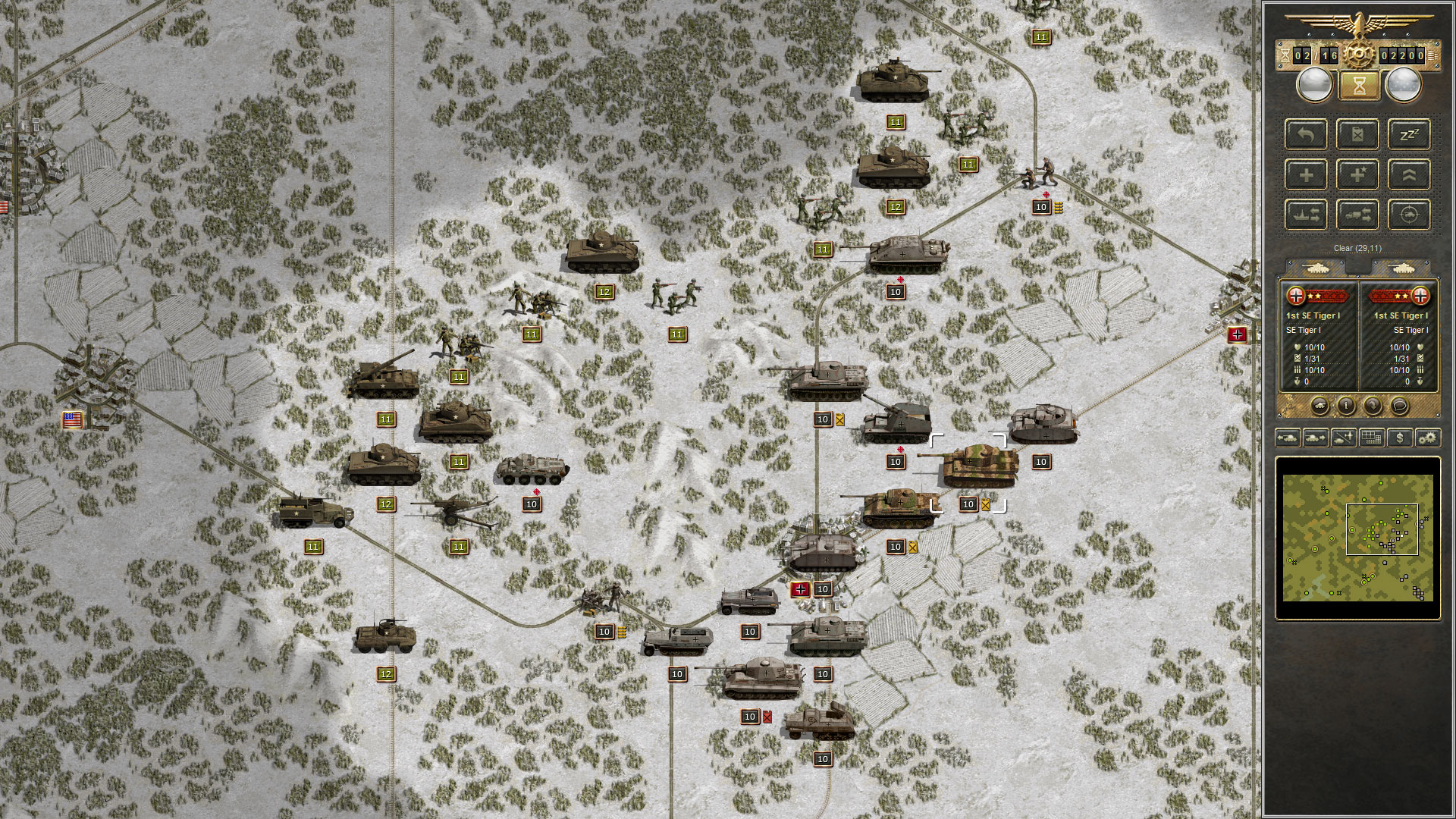1456x819 pixels.
Task: Go to the previous unit
Action: (1288, 438)
